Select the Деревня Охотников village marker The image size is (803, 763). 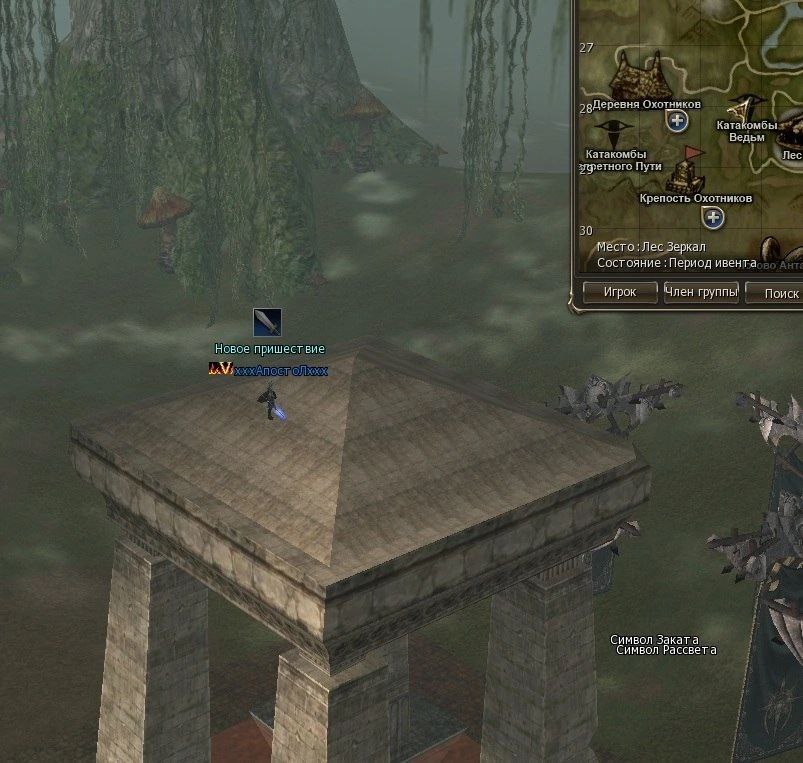pyautogui.click(x=642, y=76)
